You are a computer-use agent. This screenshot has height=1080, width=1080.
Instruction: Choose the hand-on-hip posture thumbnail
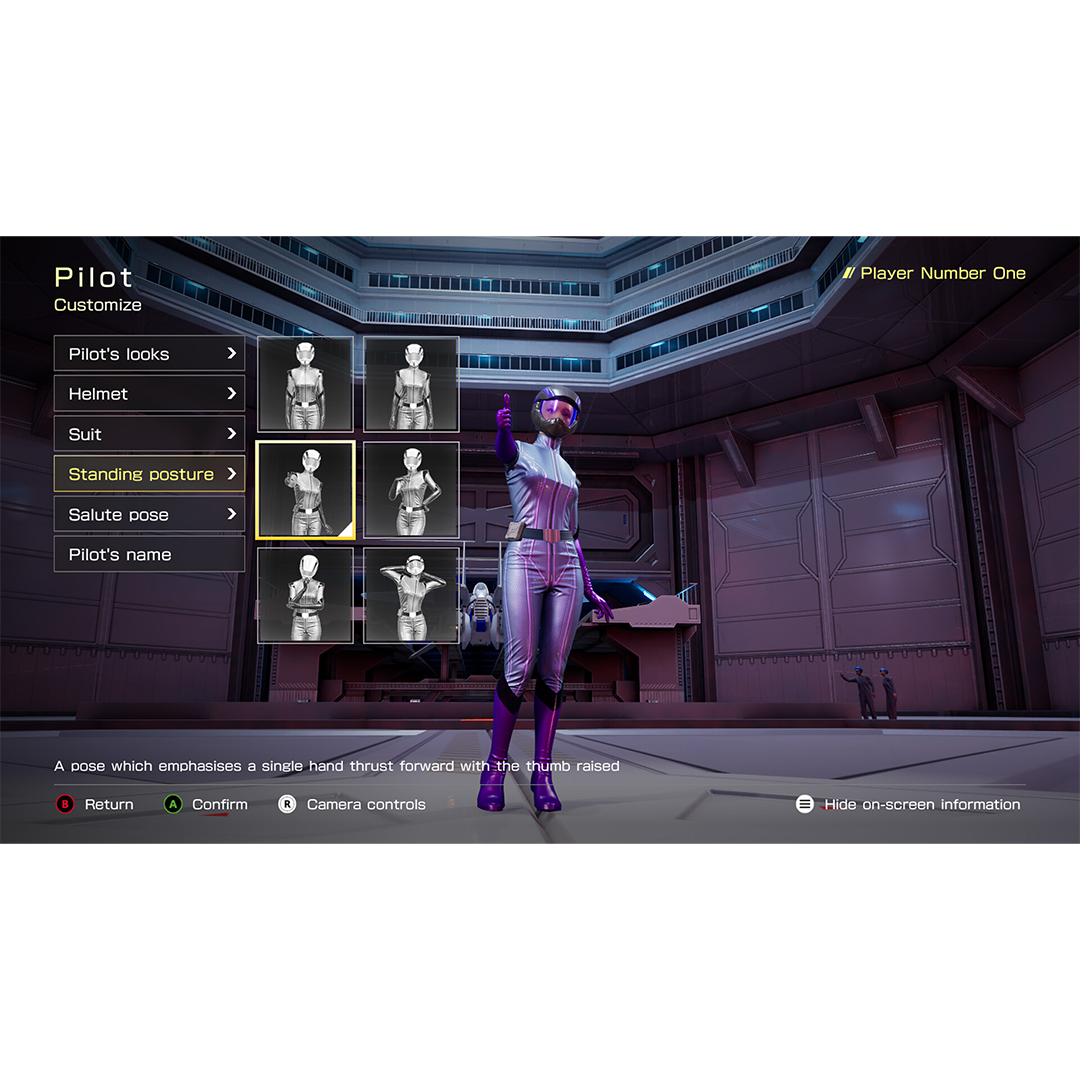coord(411,490)
